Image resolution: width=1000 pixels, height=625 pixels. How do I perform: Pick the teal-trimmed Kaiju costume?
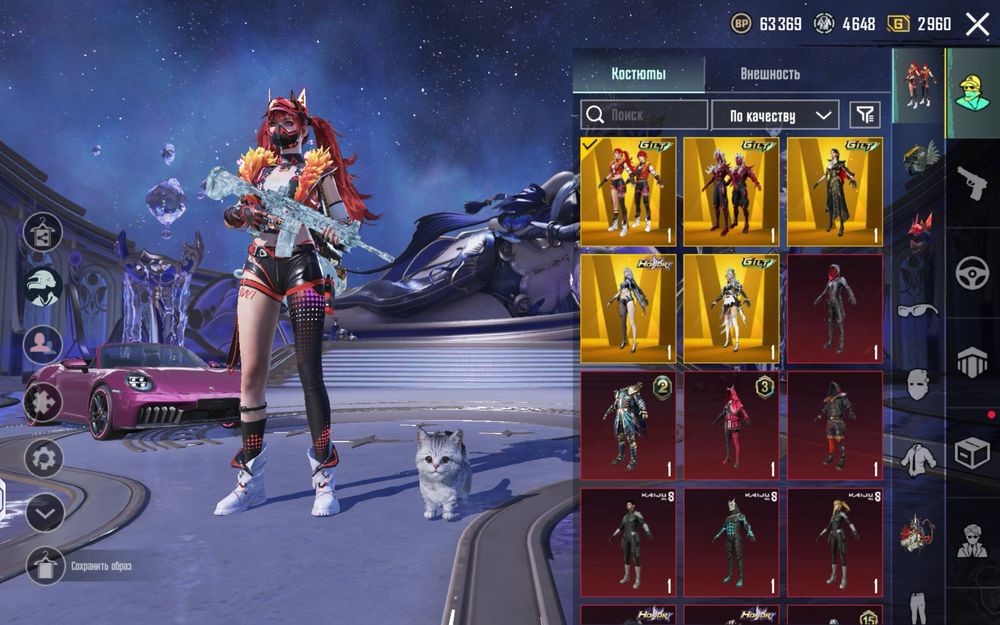[x=731, y=541]
